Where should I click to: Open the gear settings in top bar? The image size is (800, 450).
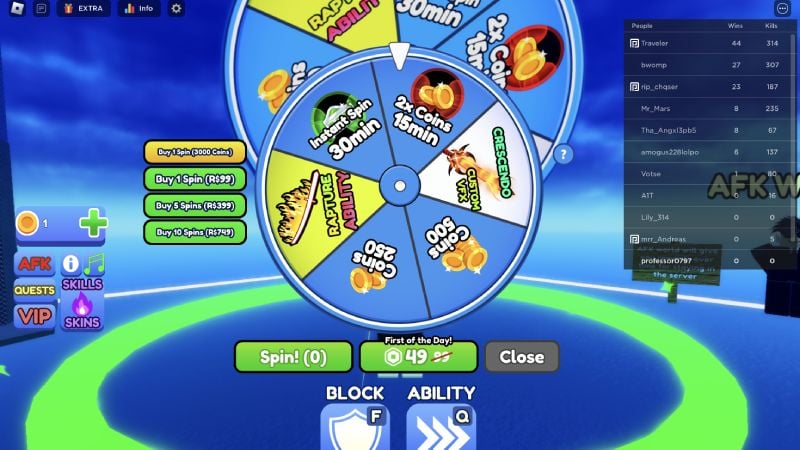click(x=177, y=9)
